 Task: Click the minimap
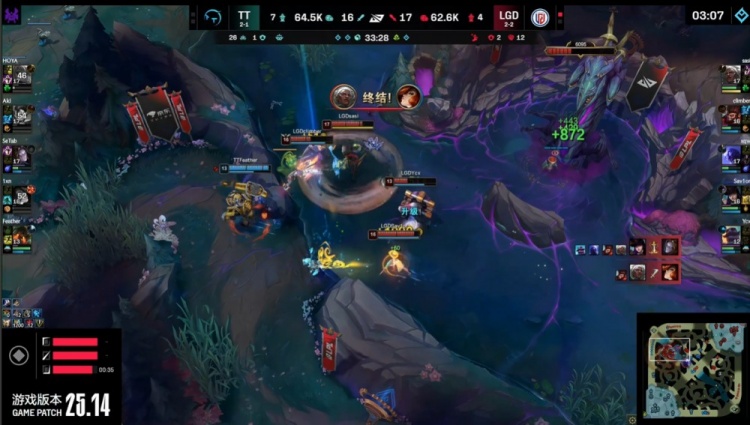tap(692, 368)
